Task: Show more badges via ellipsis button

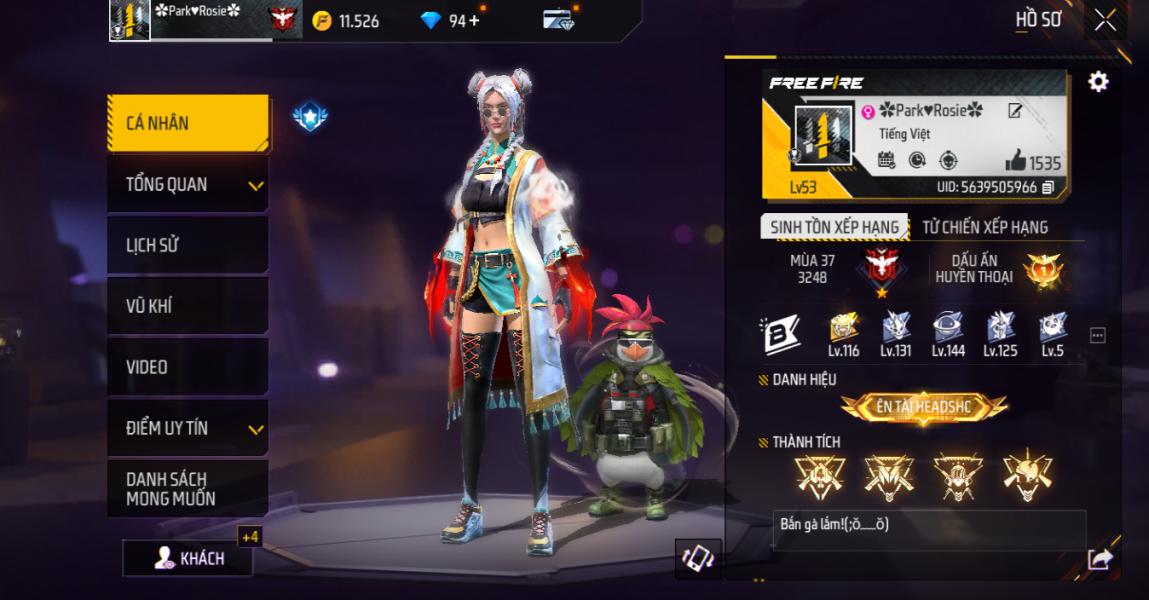Action: [x=1097, y=336]
